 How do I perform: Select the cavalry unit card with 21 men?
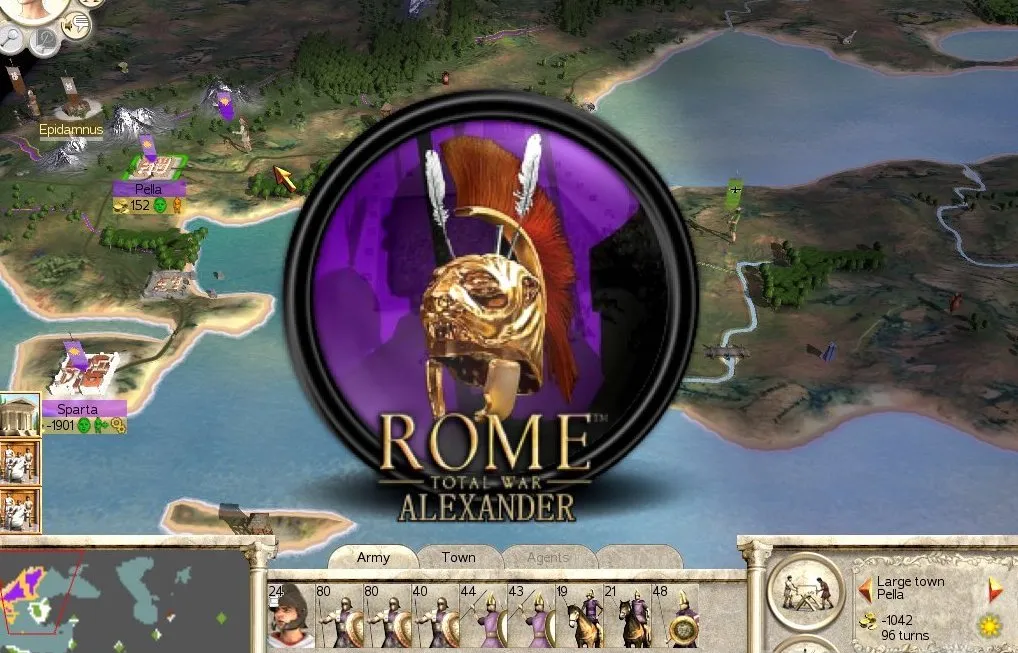tap(625, 617)
